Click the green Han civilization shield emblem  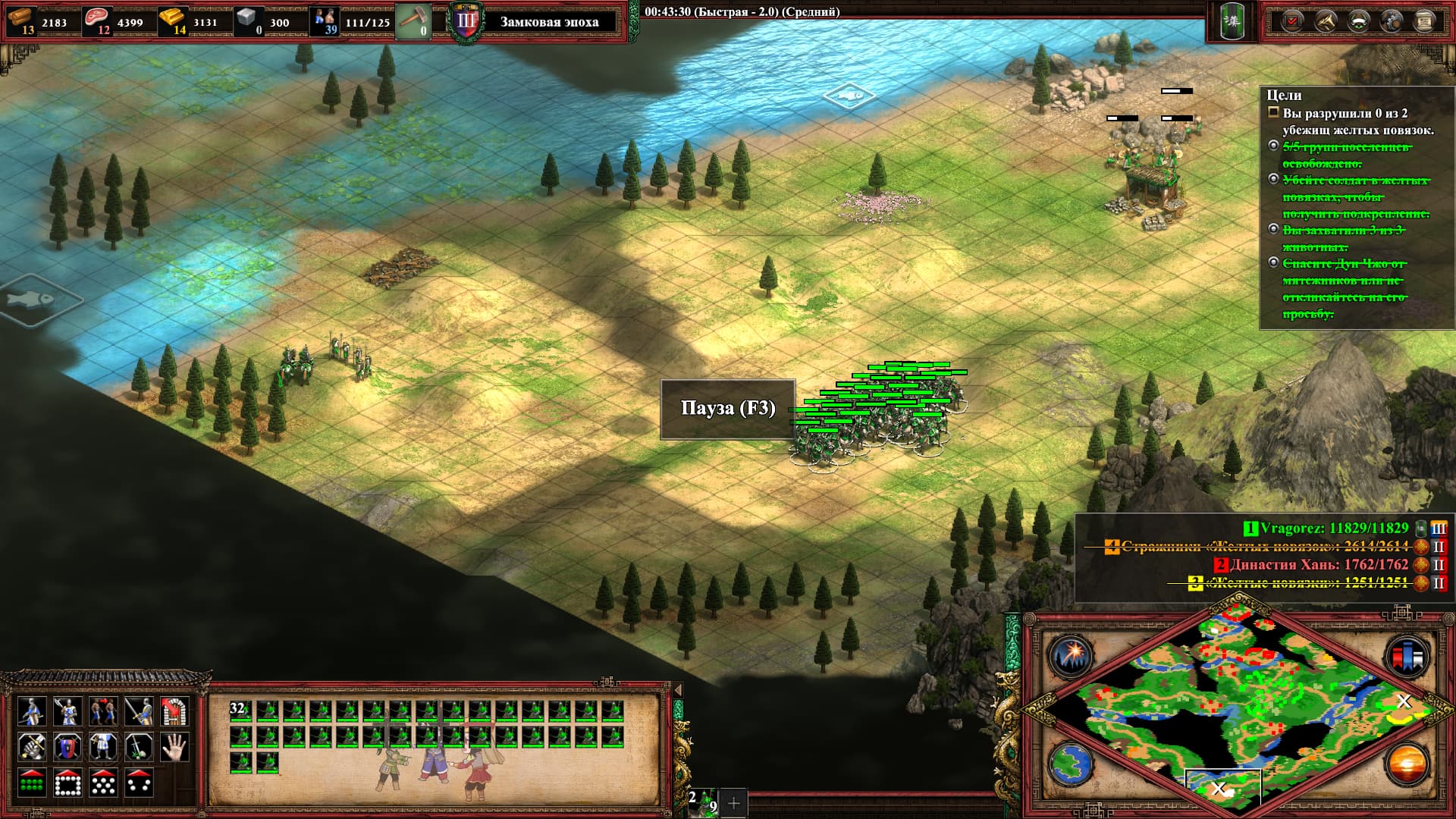1232,21
